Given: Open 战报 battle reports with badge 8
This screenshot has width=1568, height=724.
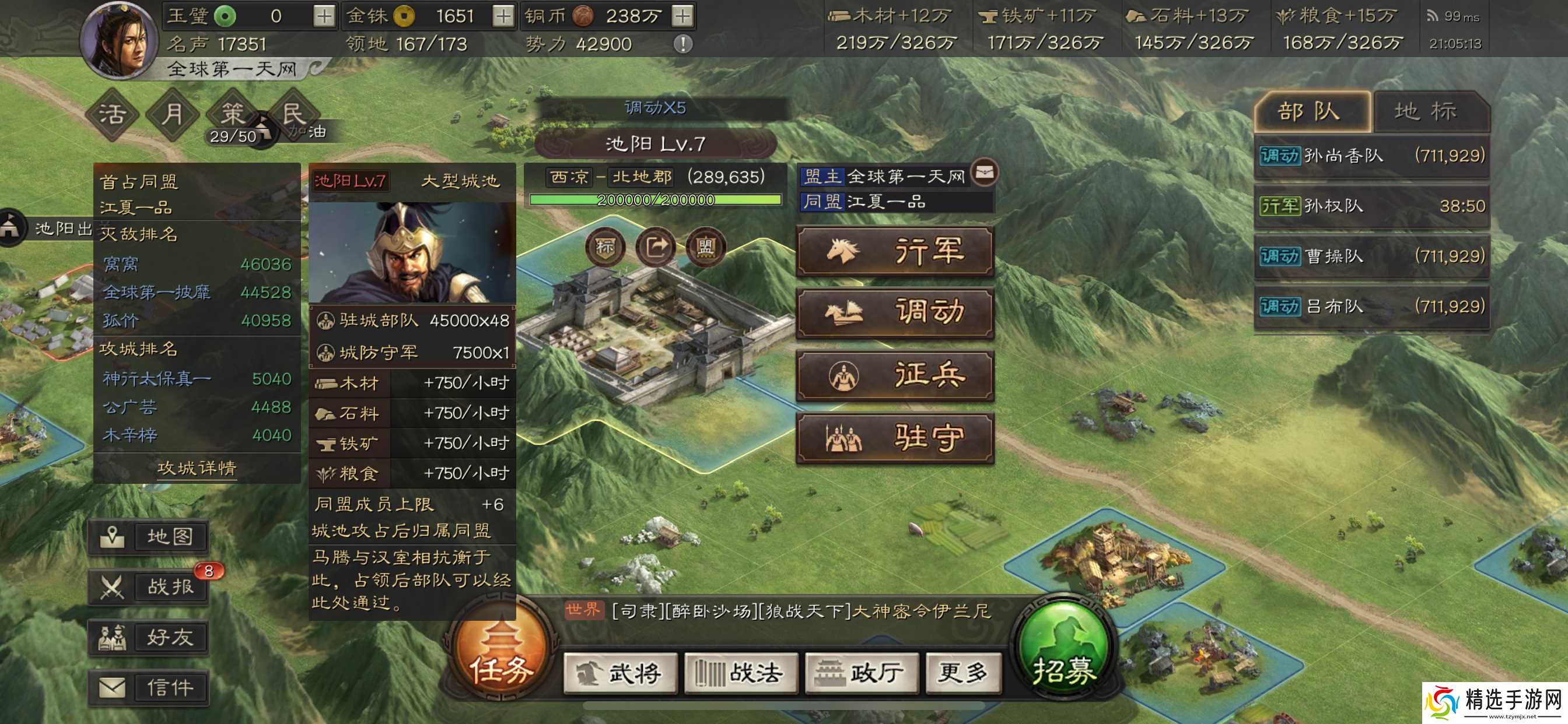Looking at the screenshot, I should [148, 586].
